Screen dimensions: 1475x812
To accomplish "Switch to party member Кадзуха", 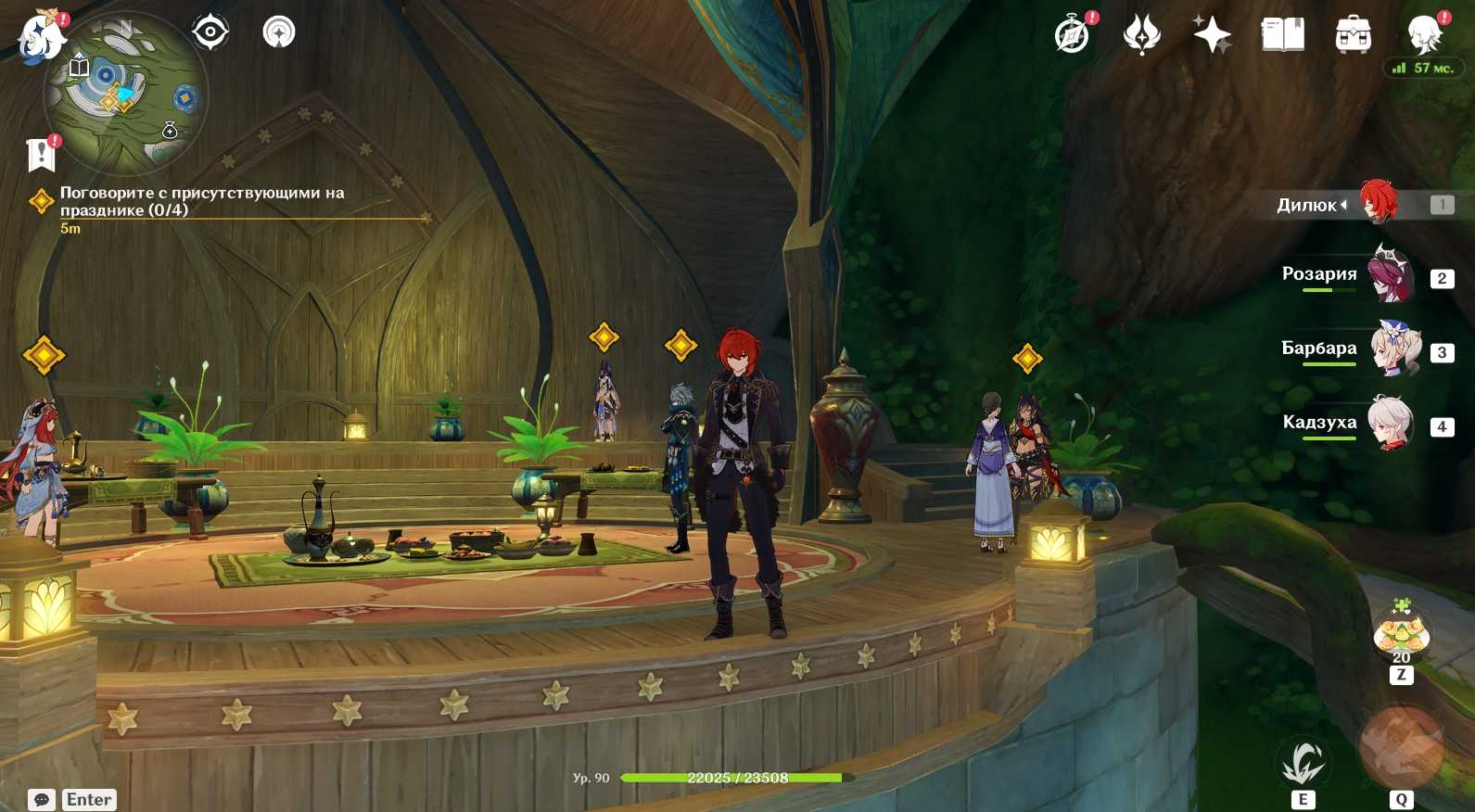I will coord(1391,423).
